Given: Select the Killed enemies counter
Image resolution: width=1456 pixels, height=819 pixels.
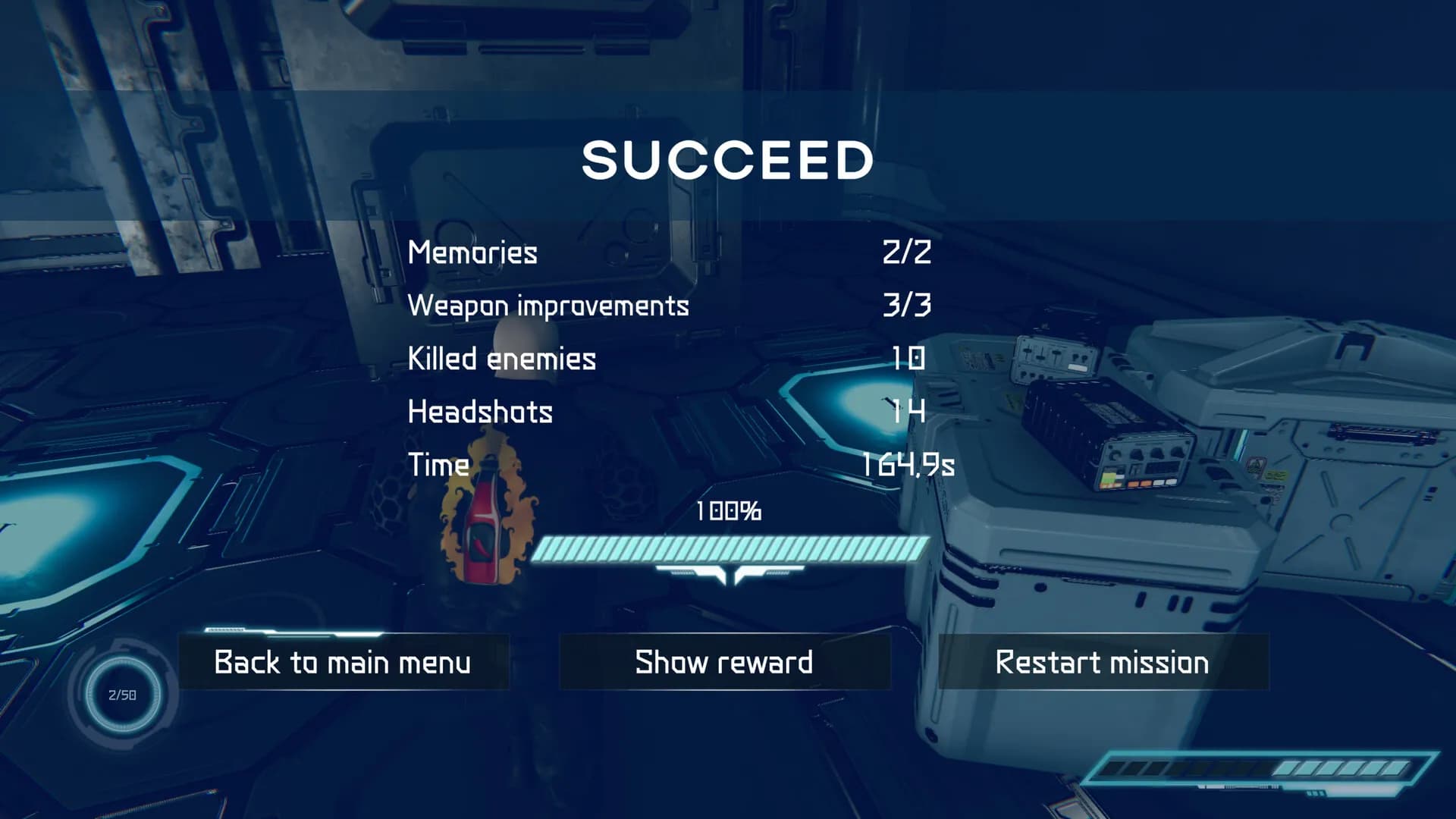Looking at the screenshot, I should [500, 359].
